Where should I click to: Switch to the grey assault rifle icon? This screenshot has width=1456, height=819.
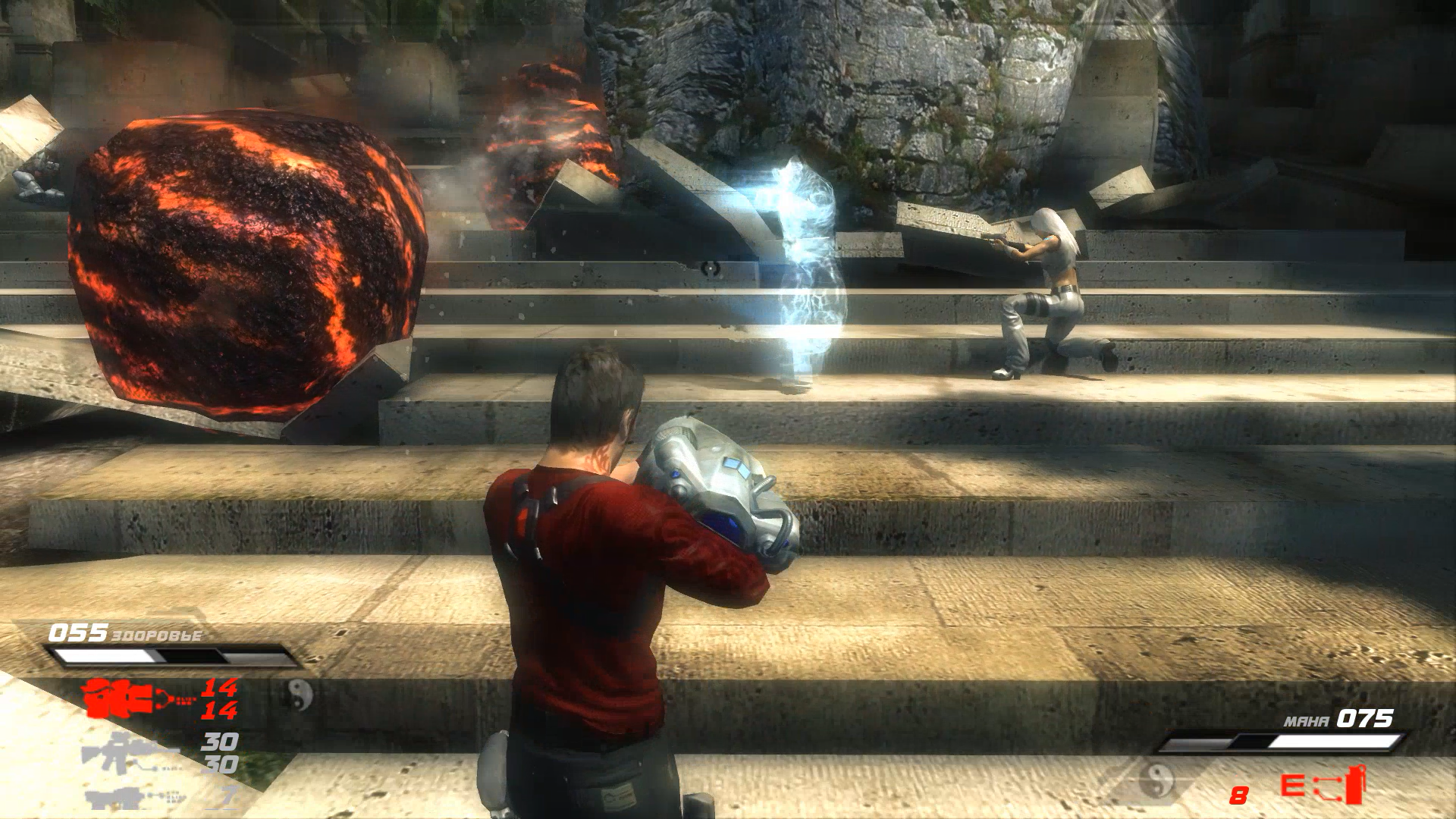coord(129,752)
